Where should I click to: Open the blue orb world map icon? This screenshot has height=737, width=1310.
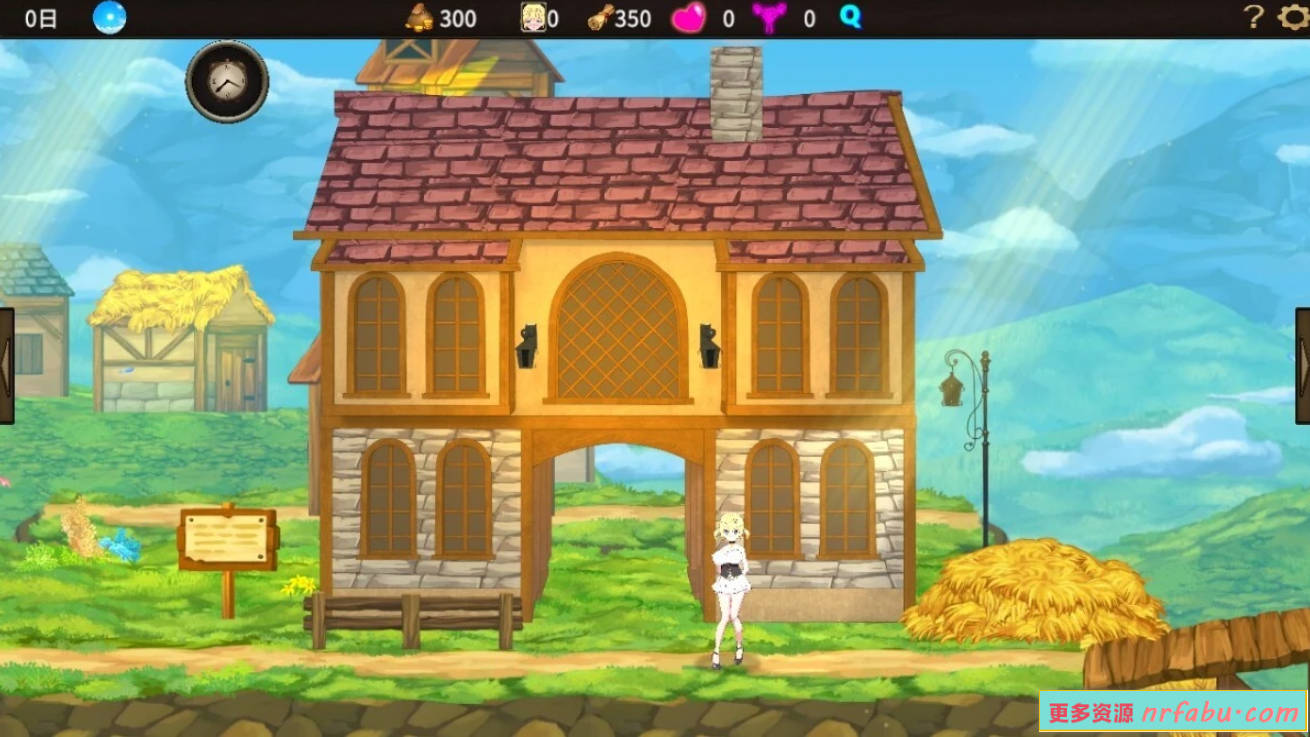coord(108,17)
